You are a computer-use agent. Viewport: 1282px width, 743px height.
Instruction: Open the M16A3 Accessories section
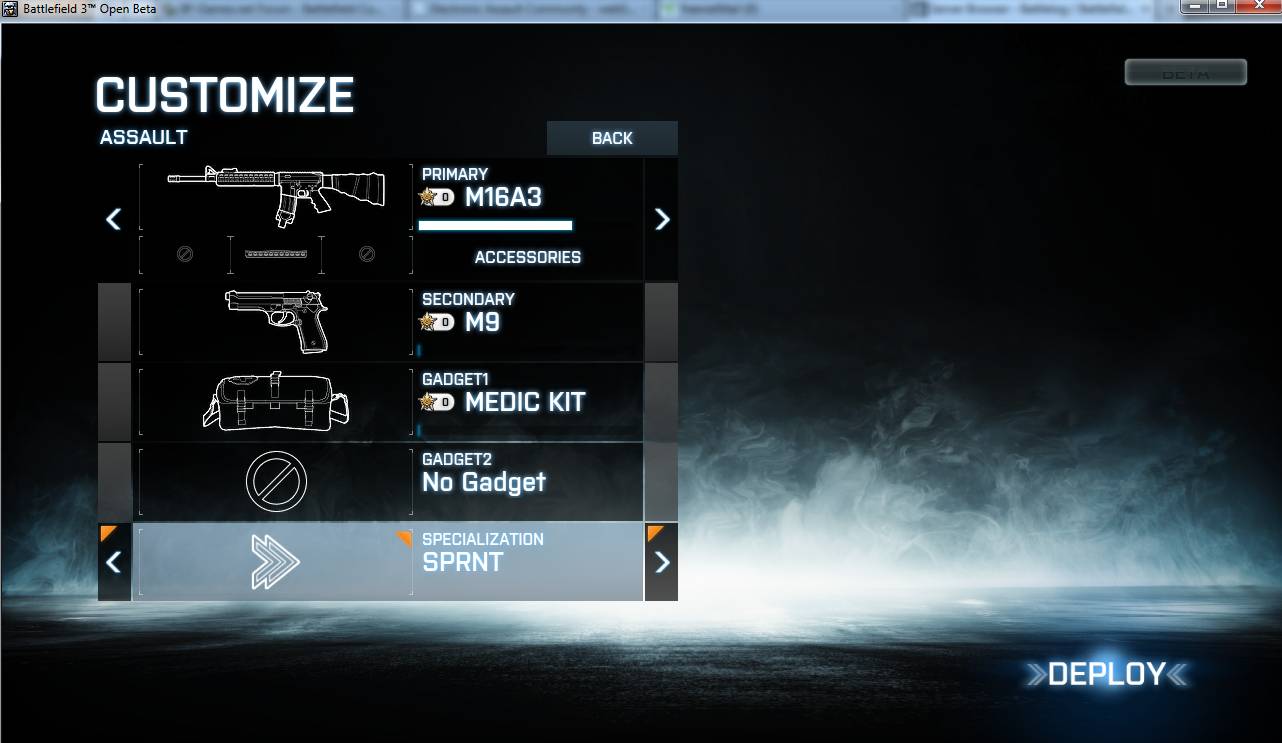(x=527, y=257)
